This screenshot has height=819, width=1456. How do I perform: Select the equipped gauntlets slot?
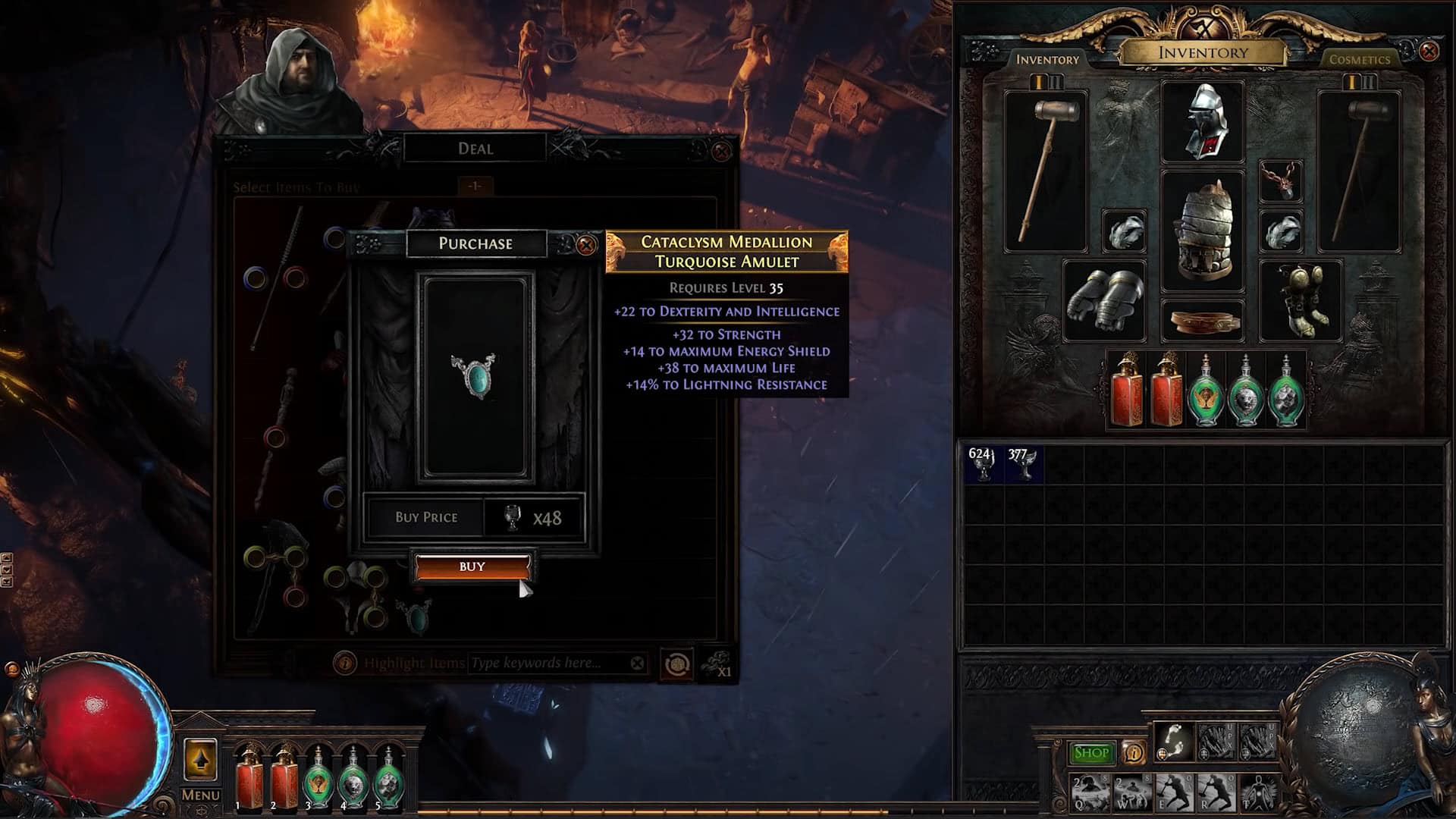coord(1103,300)
